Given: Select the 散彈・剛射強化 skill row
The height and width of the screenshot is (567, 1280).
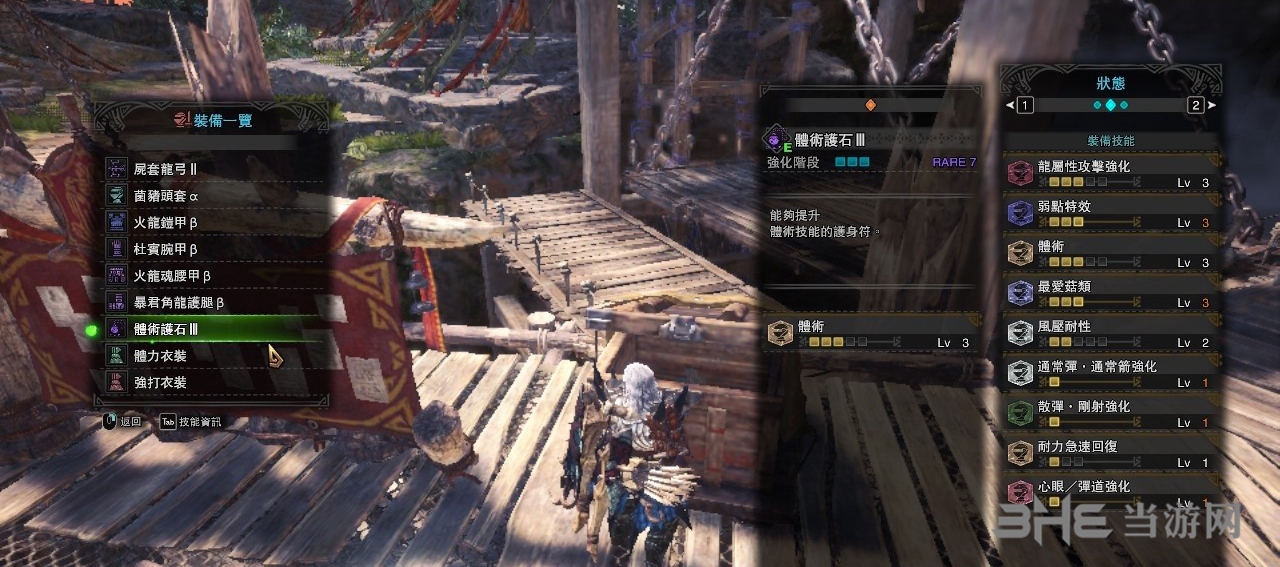Looking at the screenshot, I should 1112,414.
